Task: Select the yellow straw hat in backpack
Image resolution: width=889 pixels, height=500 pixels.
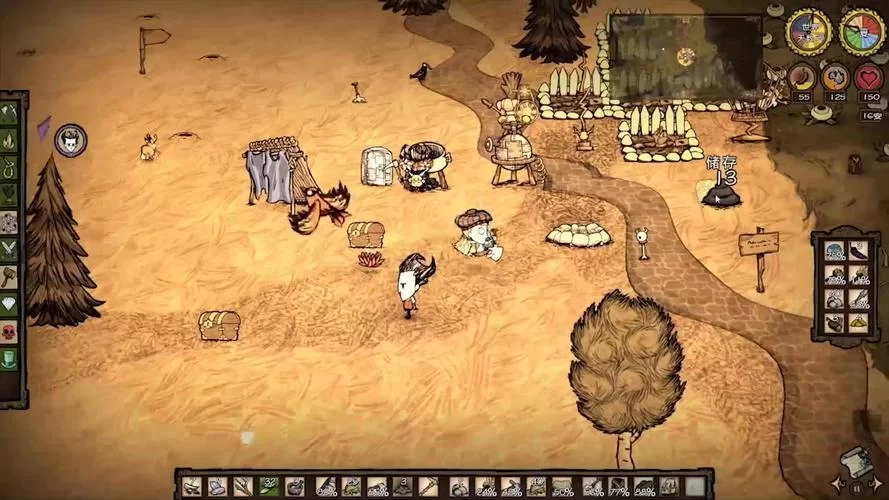Action: click(x=859, y=323)
